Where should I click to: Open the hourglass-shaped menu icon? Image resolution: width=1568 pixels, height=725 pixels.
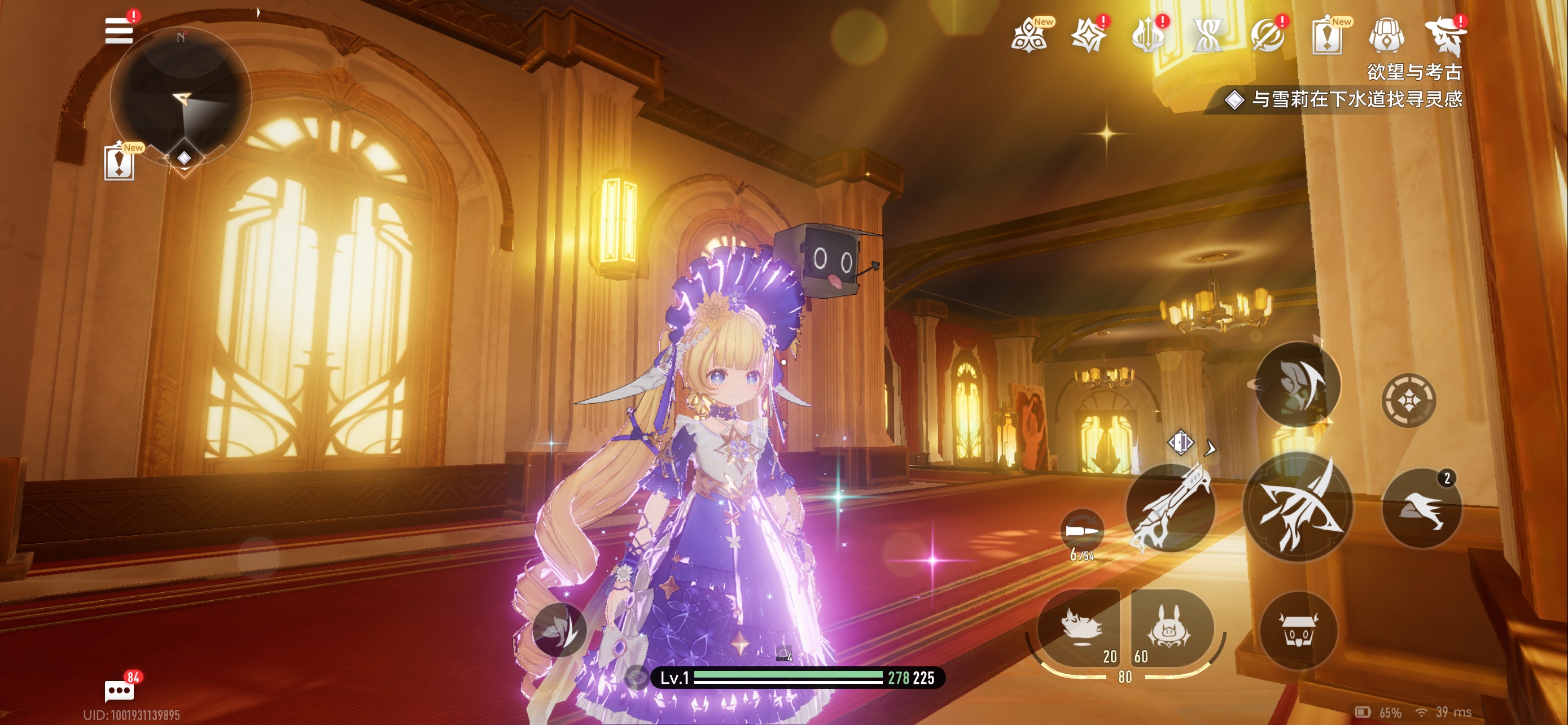click(1208, 36)
